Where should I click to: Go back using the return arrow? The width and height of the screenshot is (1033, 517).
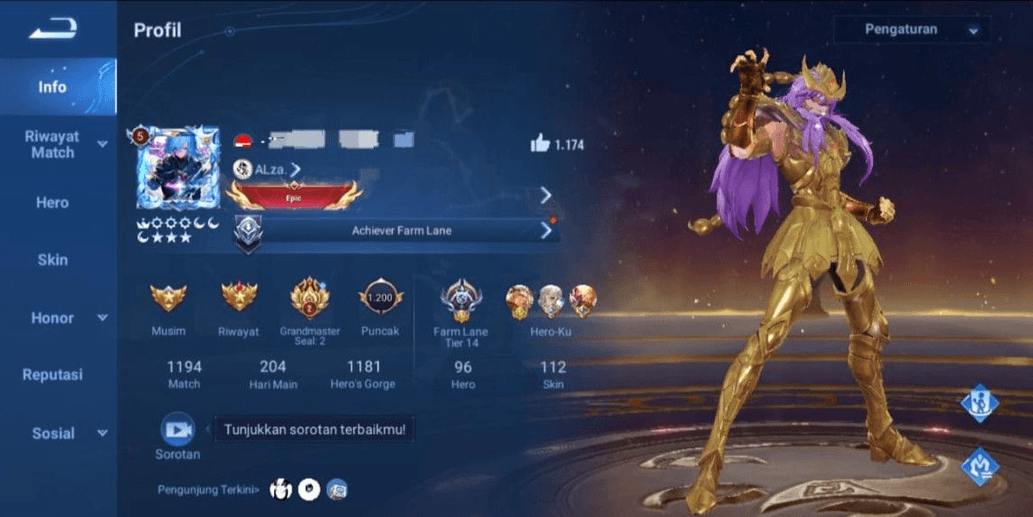(52, 30)
